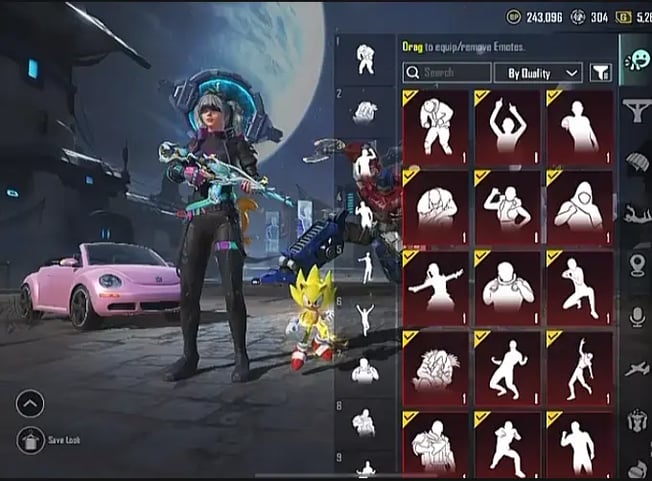Expand the up-arrow chevron button
The height and width of the screenshot is (481, 652).
point(30,404)
